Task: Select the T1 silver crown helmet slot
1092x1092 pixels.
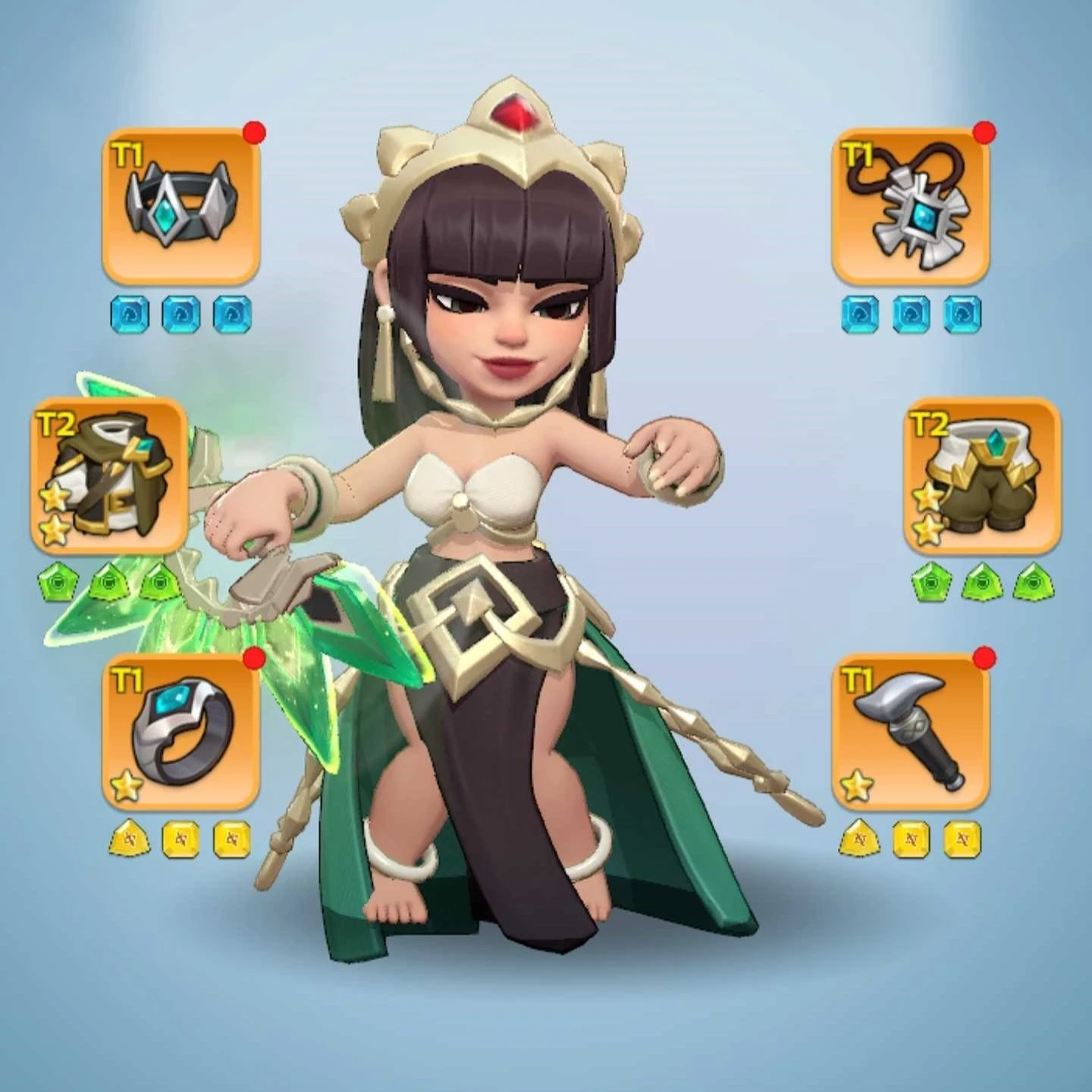Action: pos(181,207)
